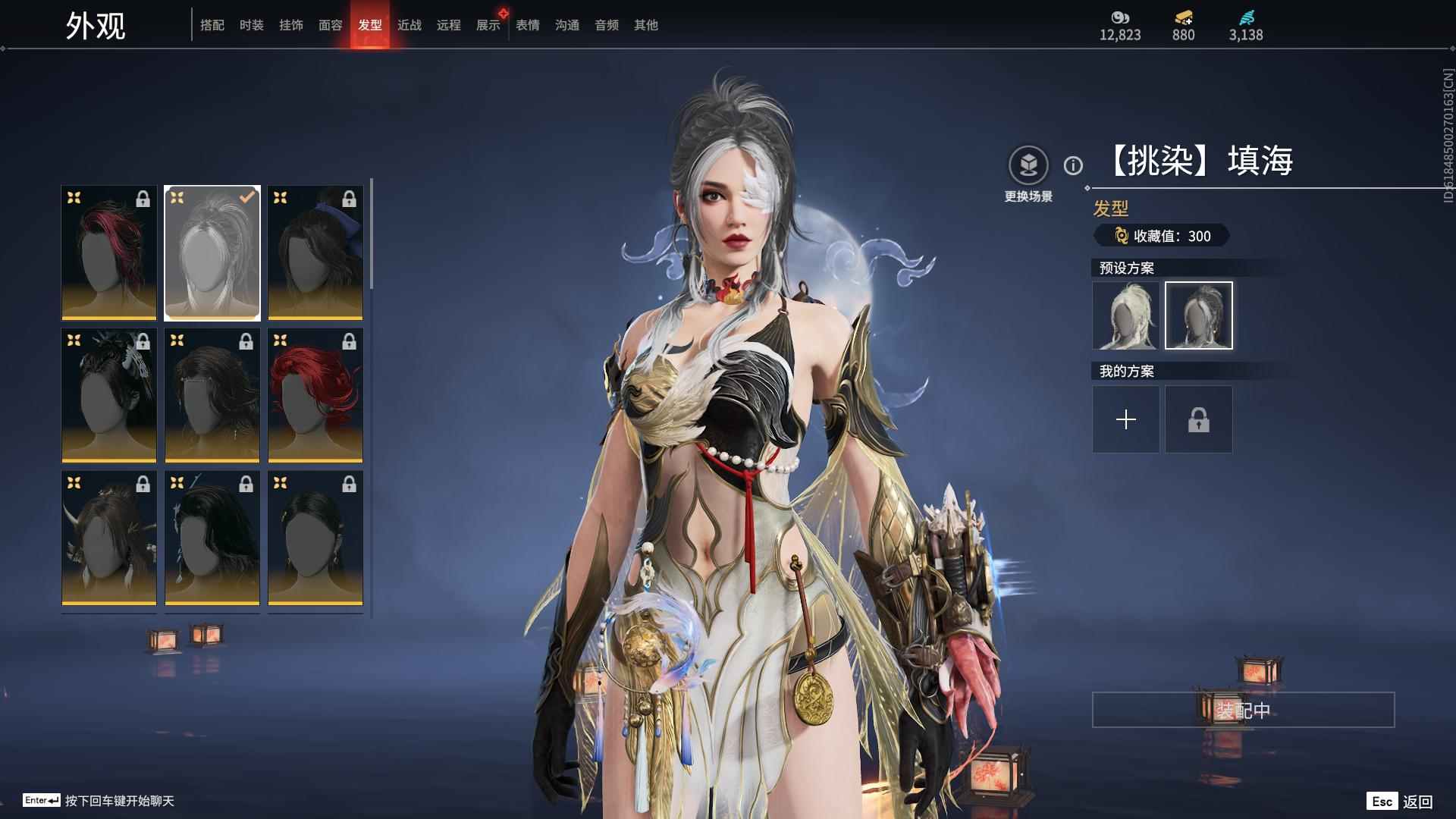Select the 表情 emotes tab
This screenshot has width=1456, height=819.
(x=527, y=25)
